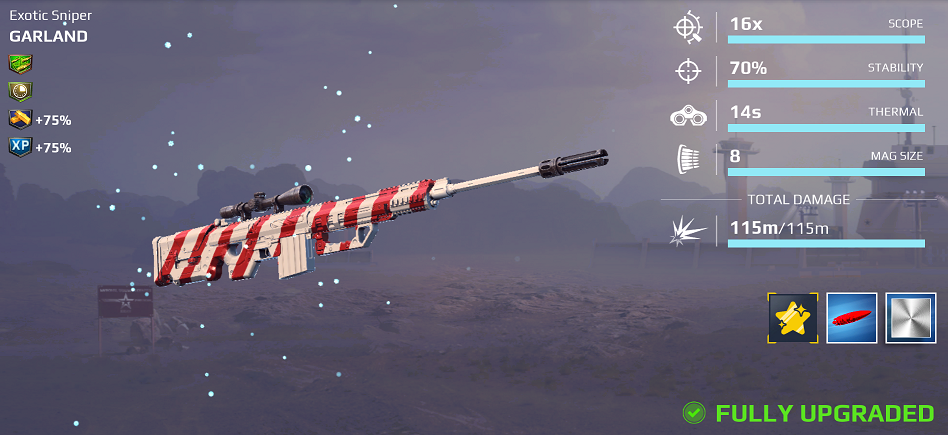Click the XP +75% bonus badge
This screenshot has height=435, width=948.
21,147
